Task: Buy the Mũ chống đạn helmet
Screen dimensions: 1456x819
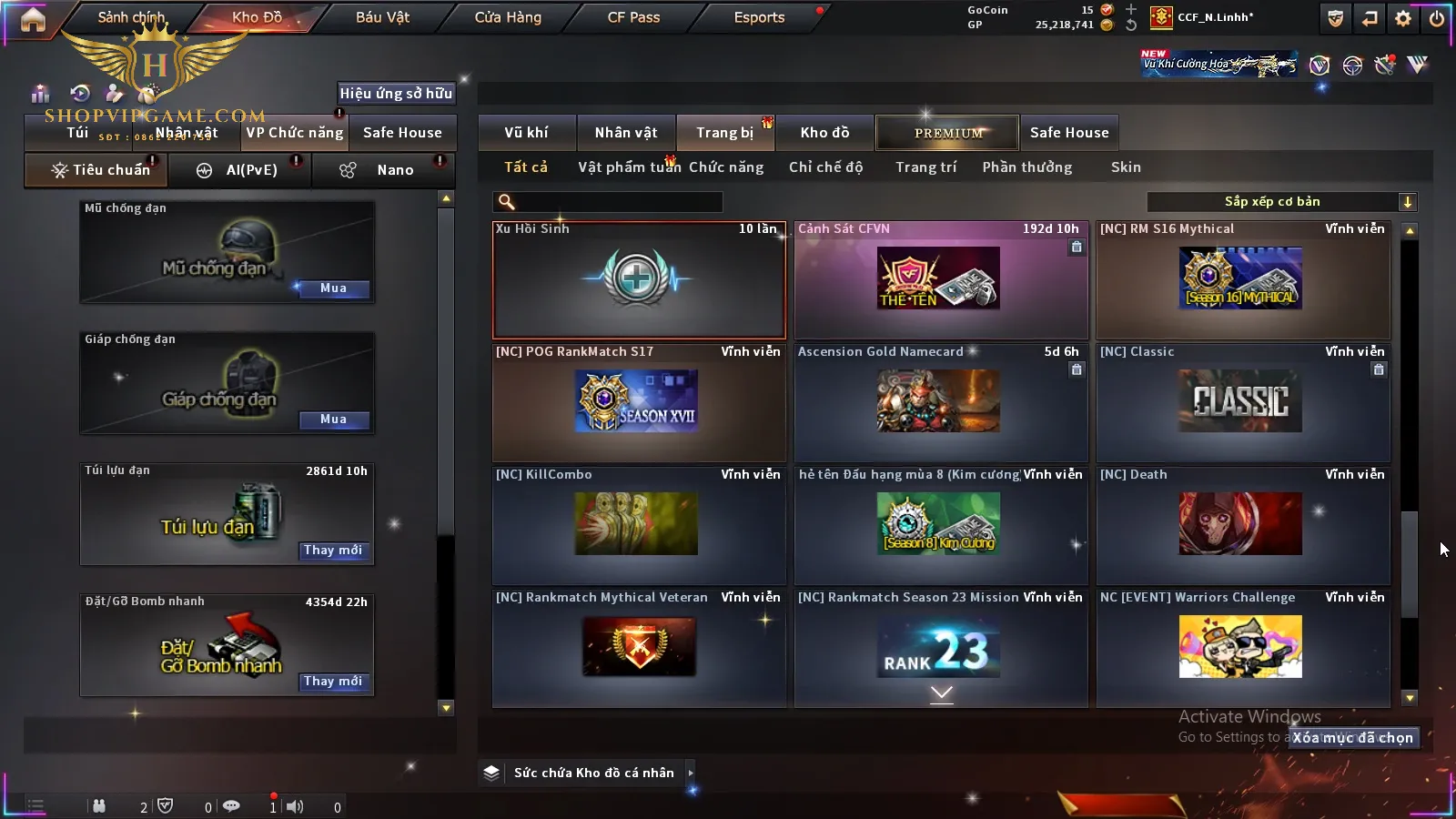Action: (x=333, y=288)
